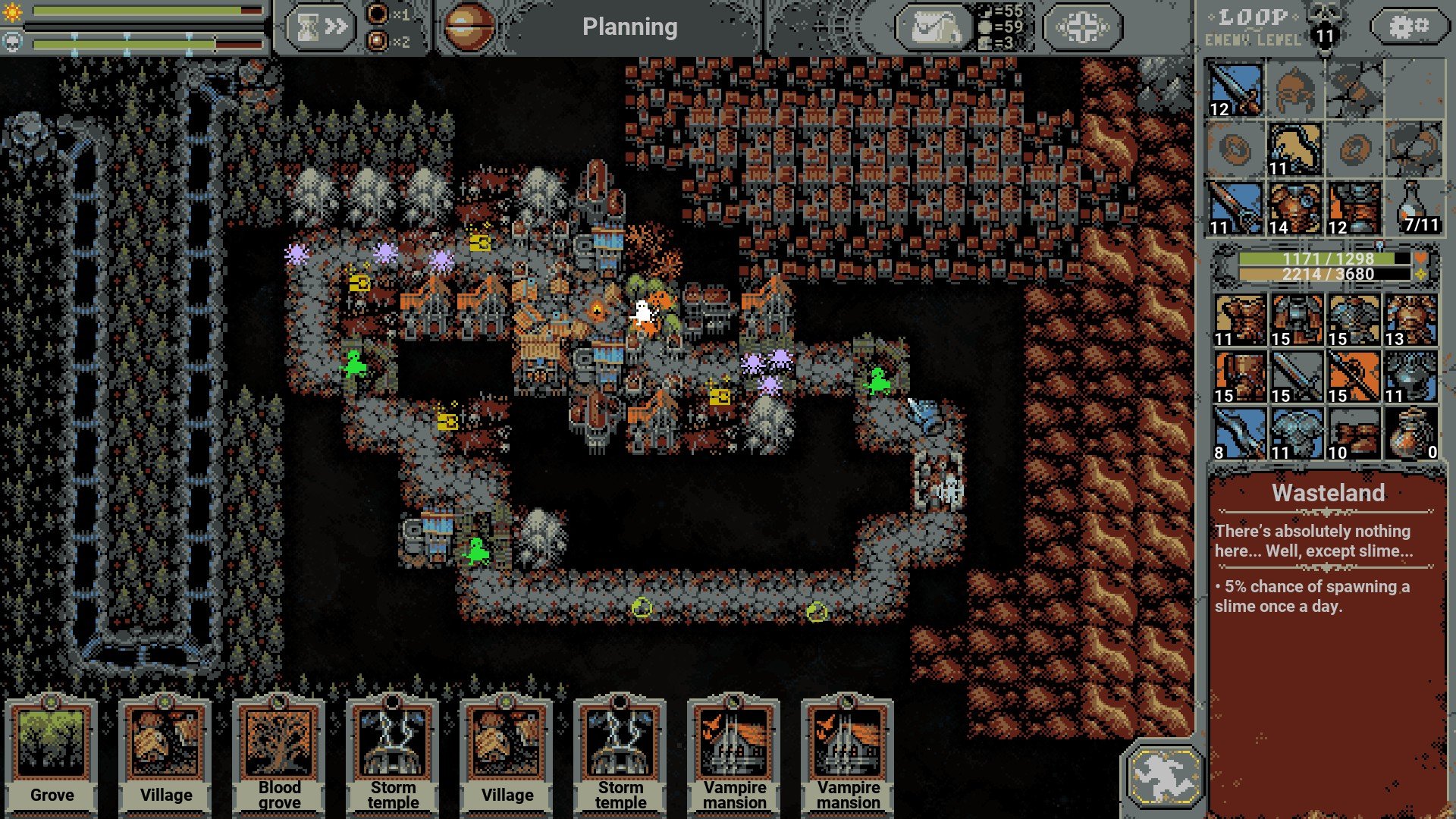This screenshot has width=1456, height=819.
Task: Select equipped level 14 armor piece
Action: pos(1294,208)
